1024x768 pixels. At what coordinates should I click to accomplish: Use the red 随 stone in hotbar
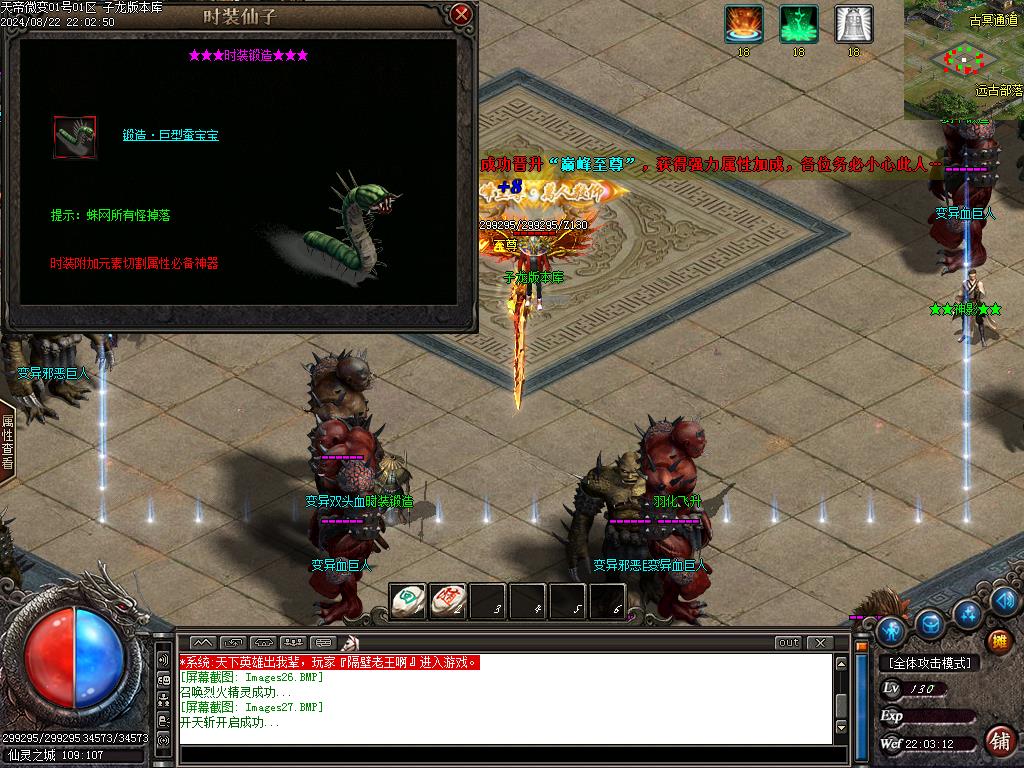tap(447, 600)
